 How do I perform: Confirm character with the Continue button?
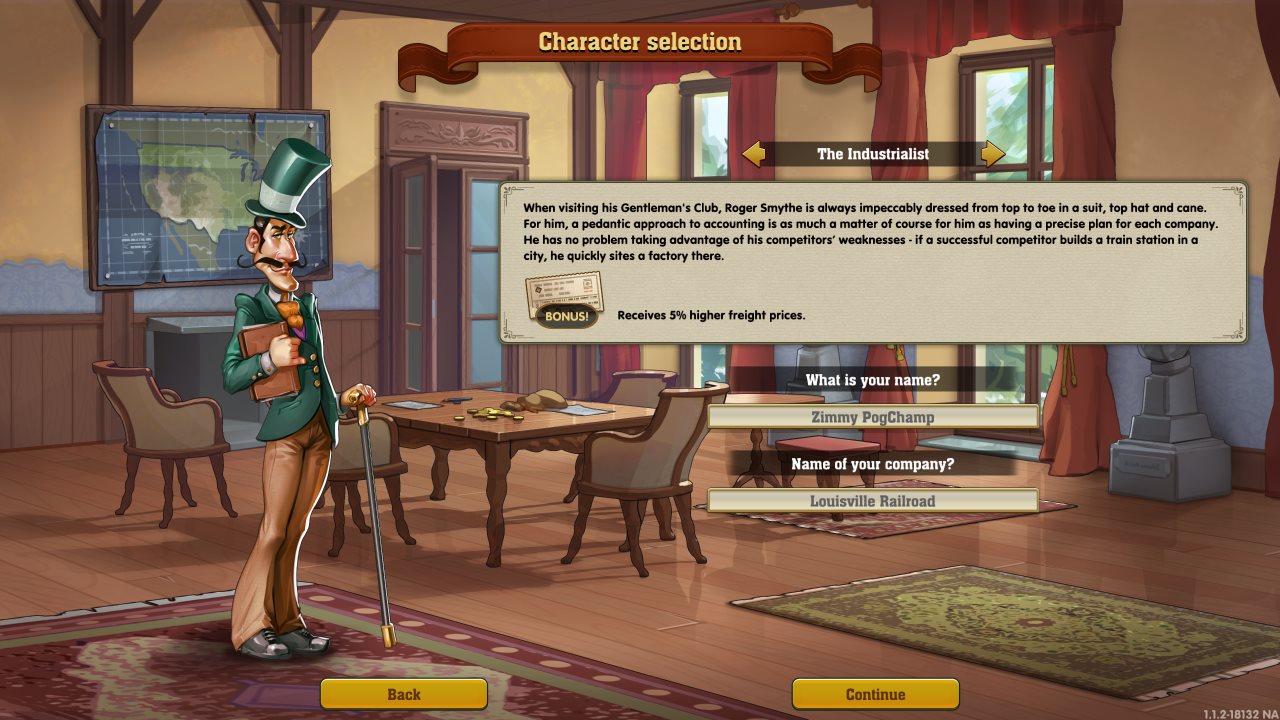click(875, 694)
